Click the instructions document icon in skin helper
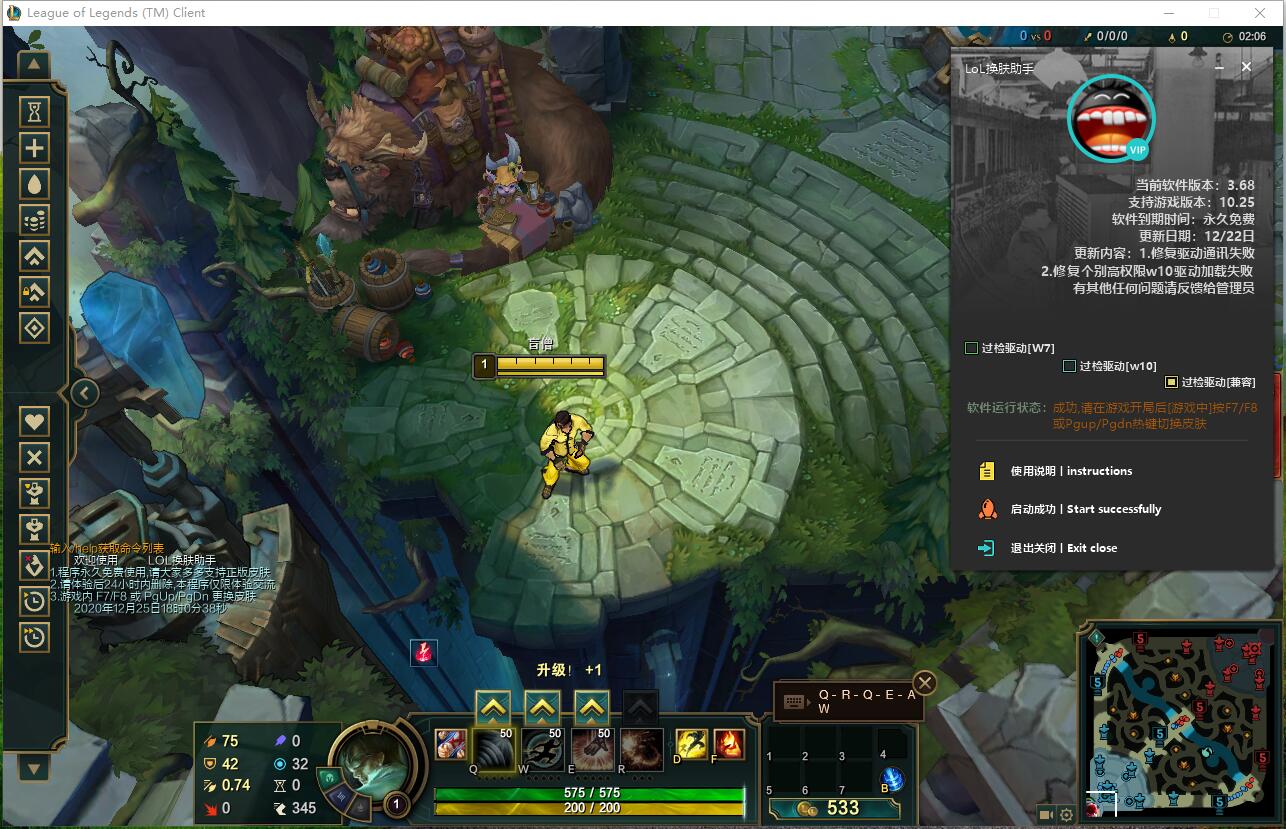This screenshot has height=829, width=1286. click(x=988, y=470)
